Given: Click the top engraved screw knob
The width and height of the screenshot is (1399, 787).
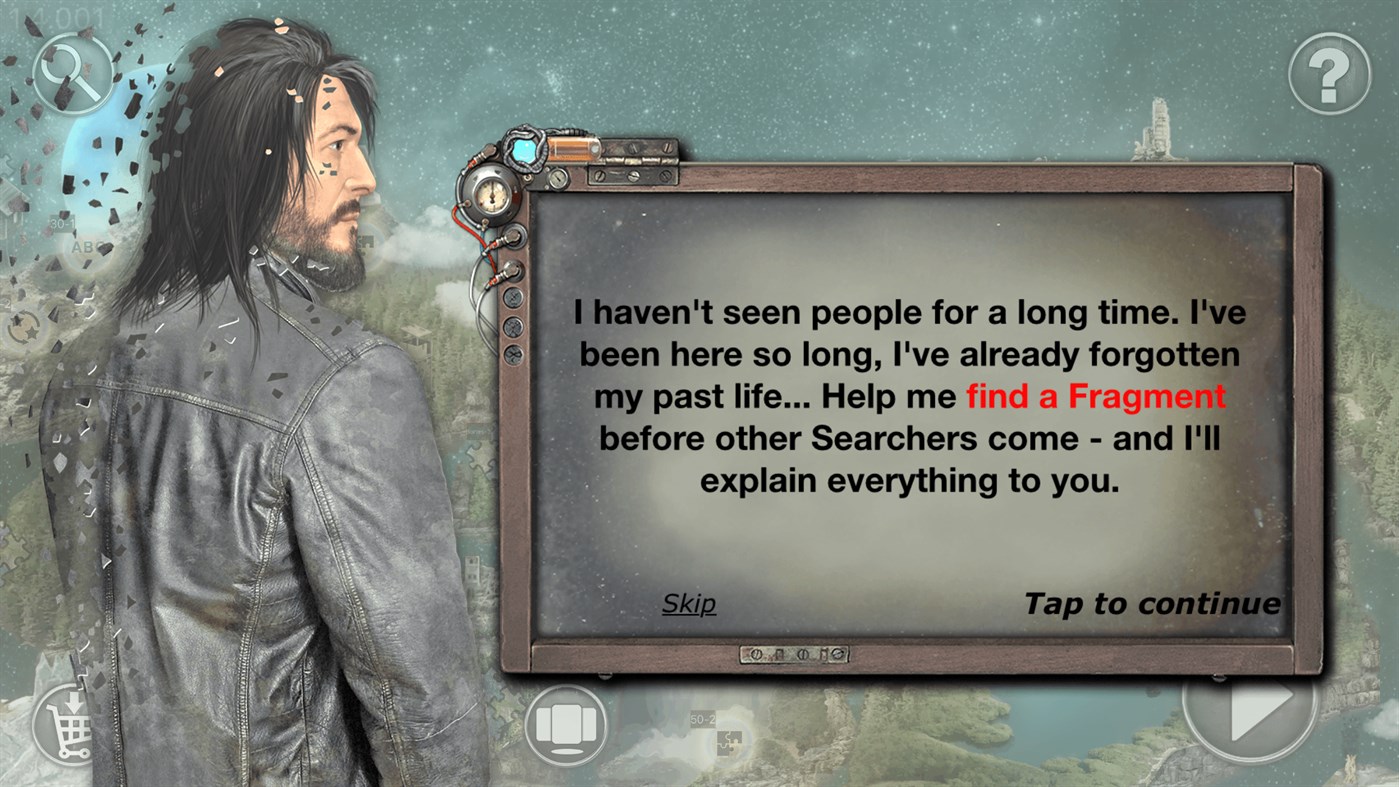Looking at the screenshot, I should point(513,298).
